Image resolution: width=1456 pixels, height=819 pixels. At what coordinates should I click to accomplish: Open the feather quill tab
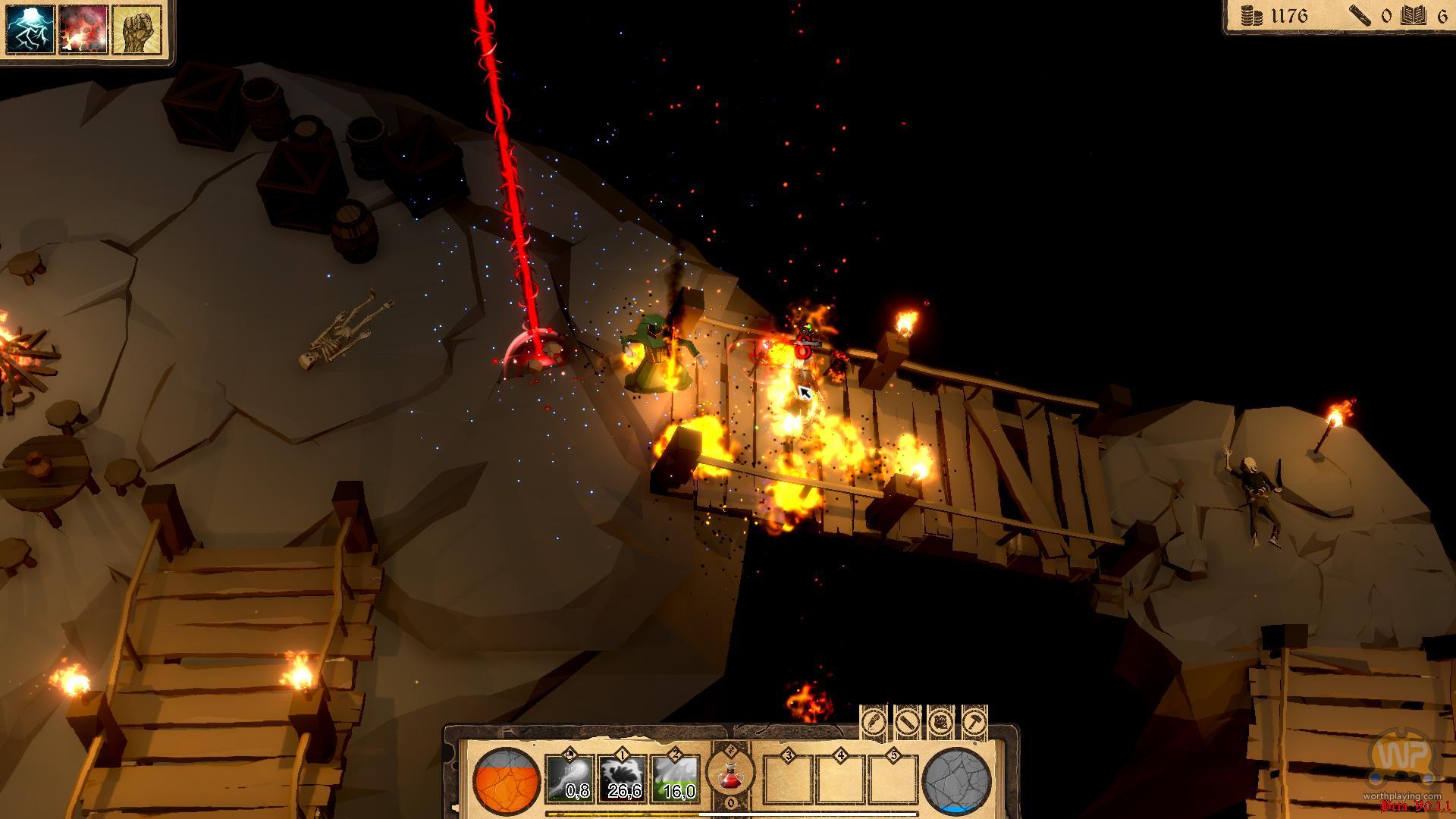(874, 720)
